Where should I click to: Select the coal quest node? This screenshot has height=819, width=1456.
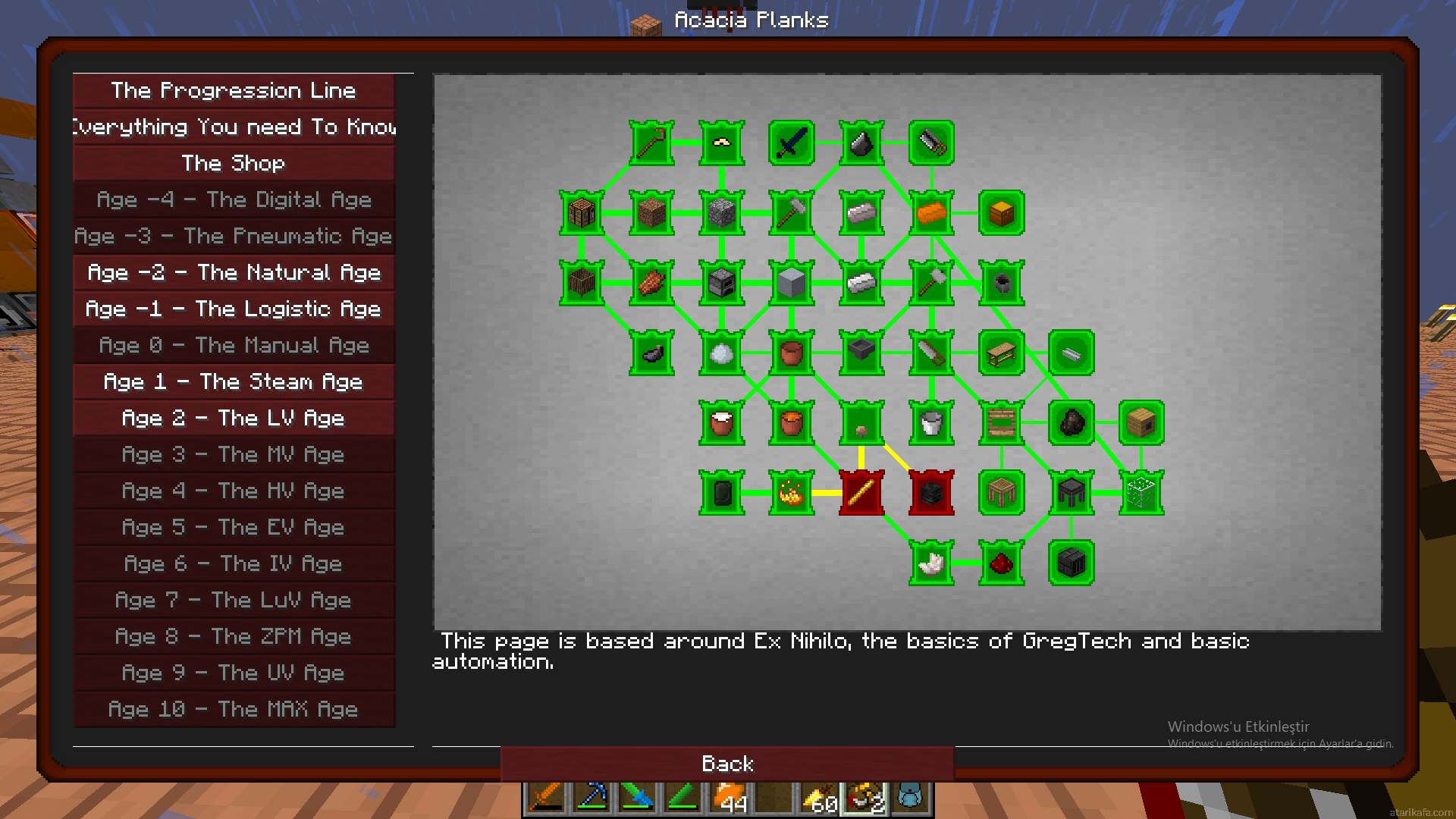point(1072,423)
